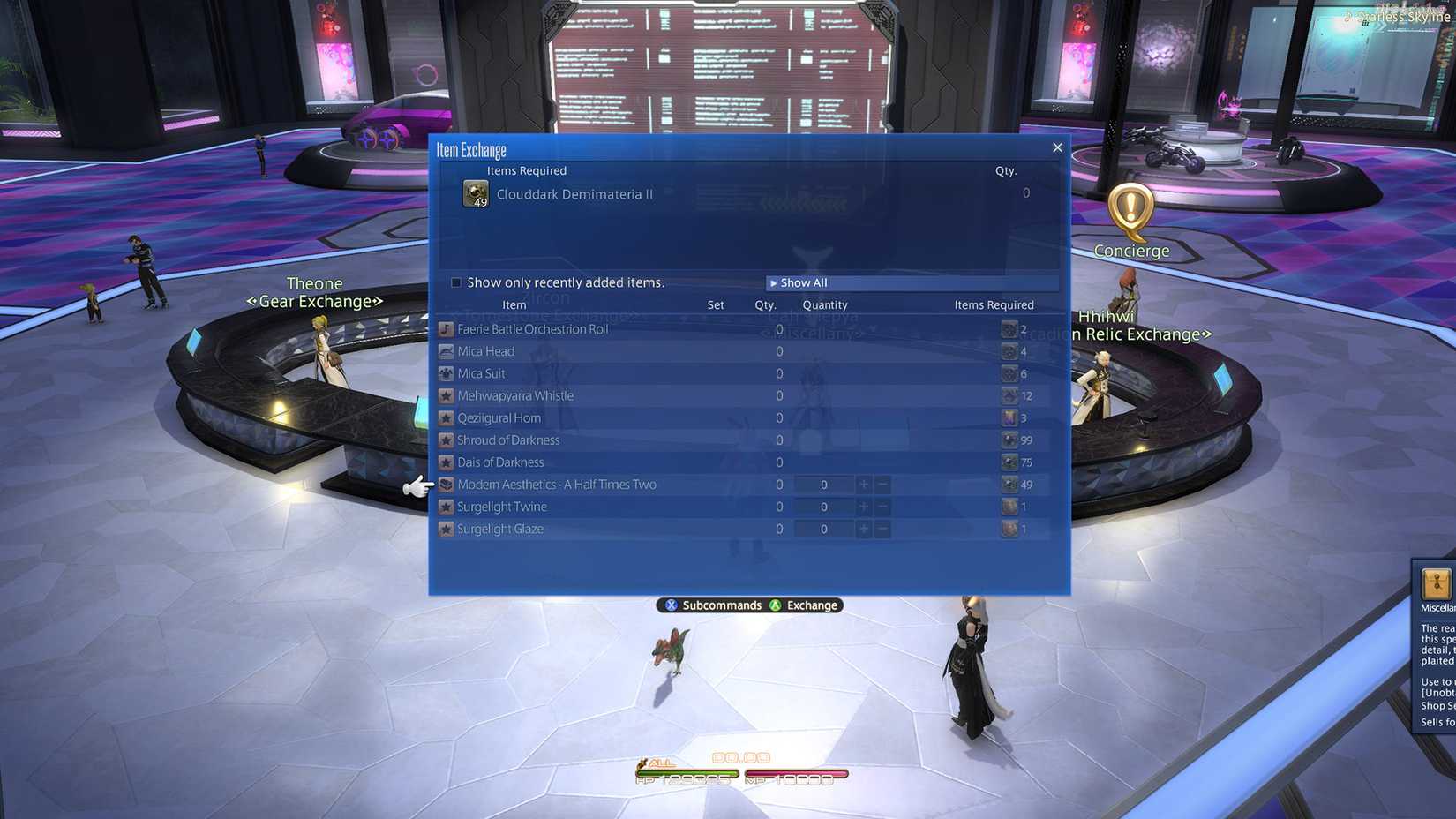Click the star icon beside Mehwapyarra Whistle
1456x819 pixels.
coord(446,395)
